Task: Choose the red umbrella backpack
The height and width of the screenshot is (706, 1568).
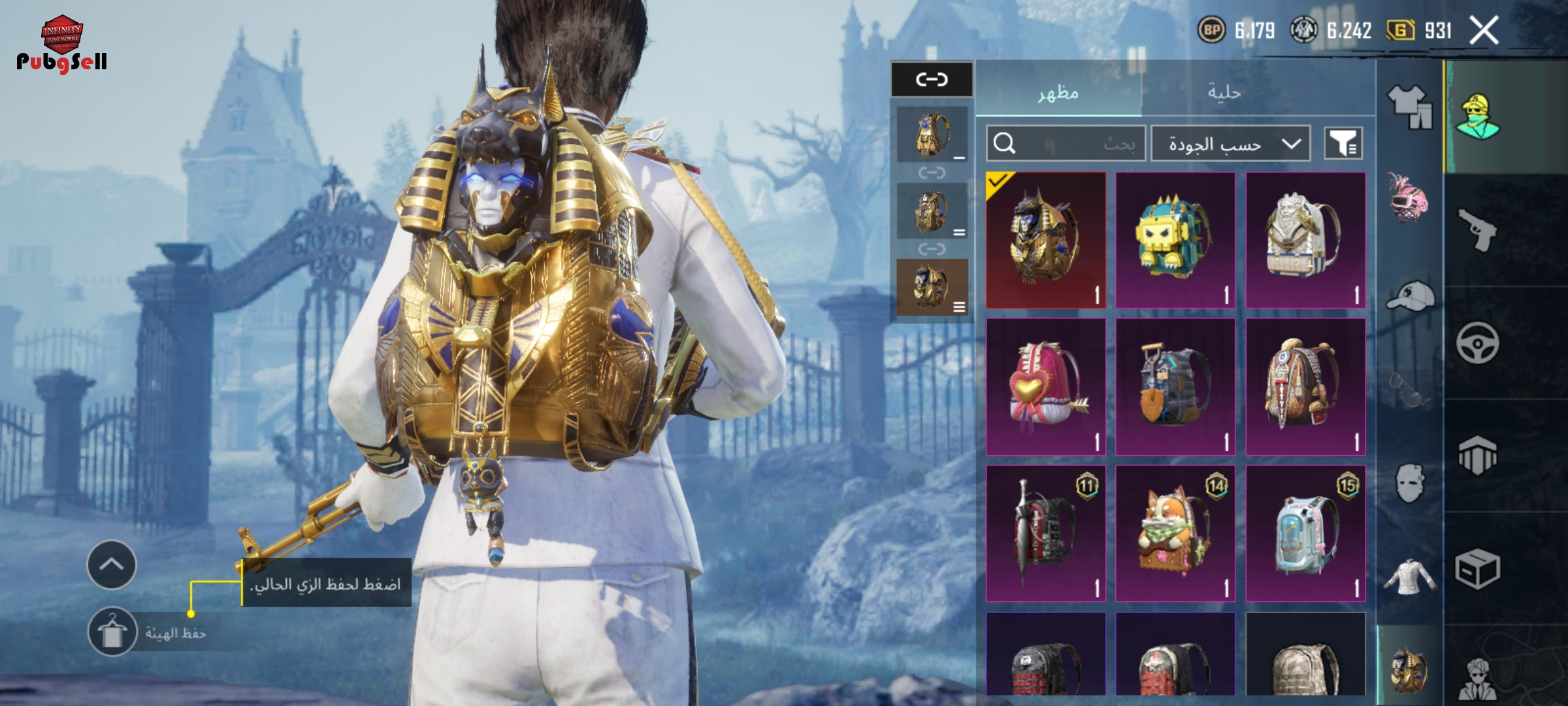Action: coord(1045,533)
